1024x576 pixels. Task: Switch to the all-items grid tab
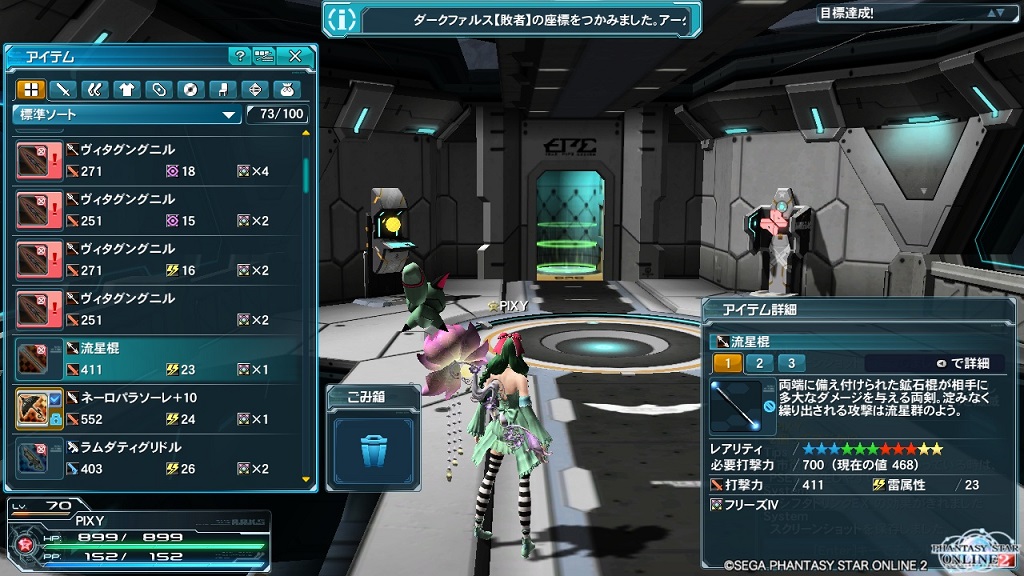click(x=31, y=89)
